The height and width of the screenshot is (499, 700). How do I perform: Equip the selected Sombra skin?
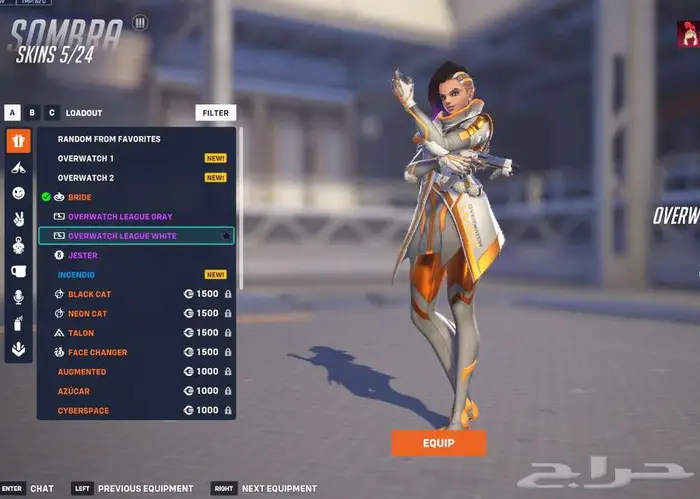point(438,443)
